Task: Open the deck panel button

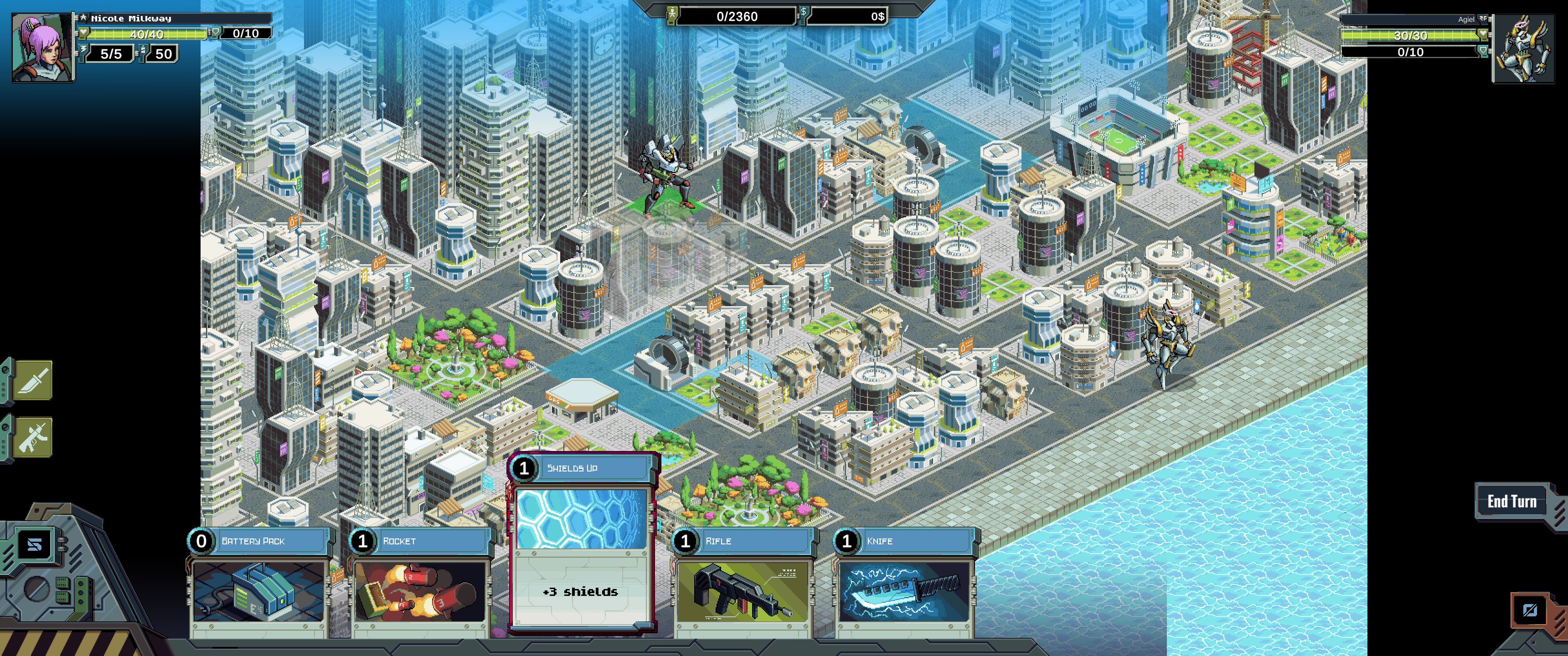Action: pyautogui.click(x=35, y=545)
